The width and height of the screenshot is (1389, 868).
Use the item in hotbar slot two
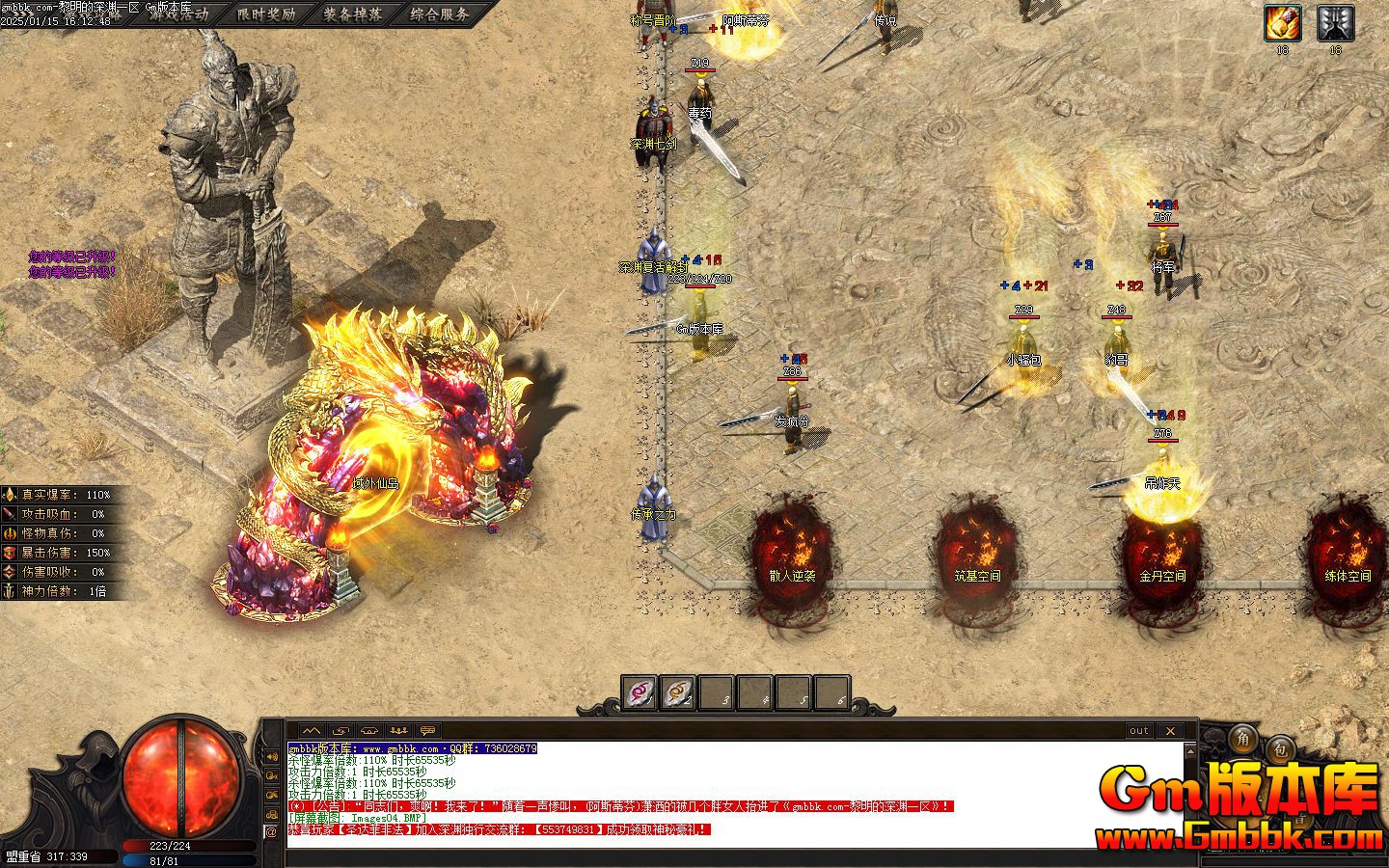pos(677,692)
